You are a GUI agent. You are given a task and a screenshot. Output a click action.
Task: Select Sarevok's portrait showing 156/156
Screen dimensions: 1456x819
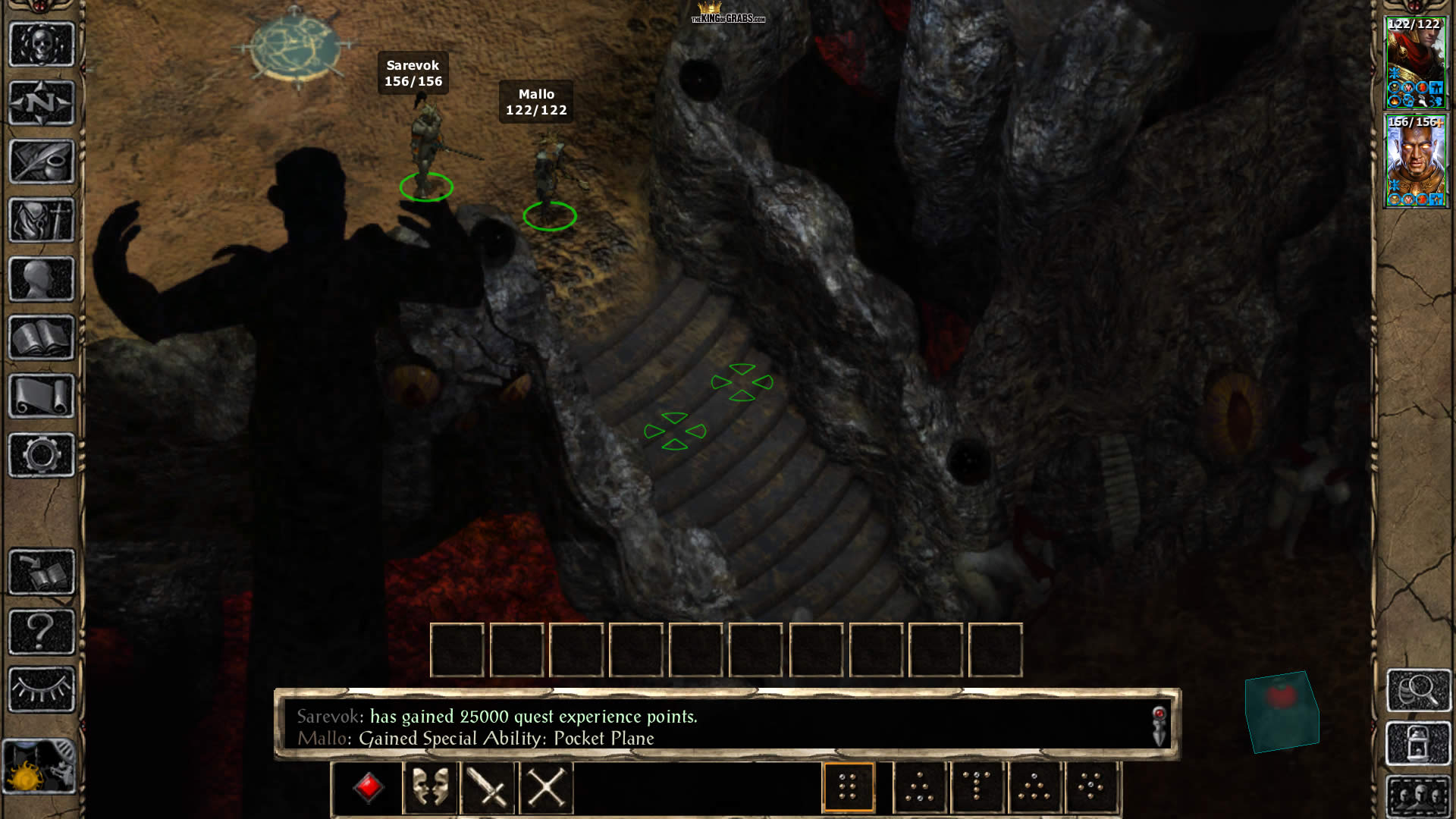(x=1416, y=161)
